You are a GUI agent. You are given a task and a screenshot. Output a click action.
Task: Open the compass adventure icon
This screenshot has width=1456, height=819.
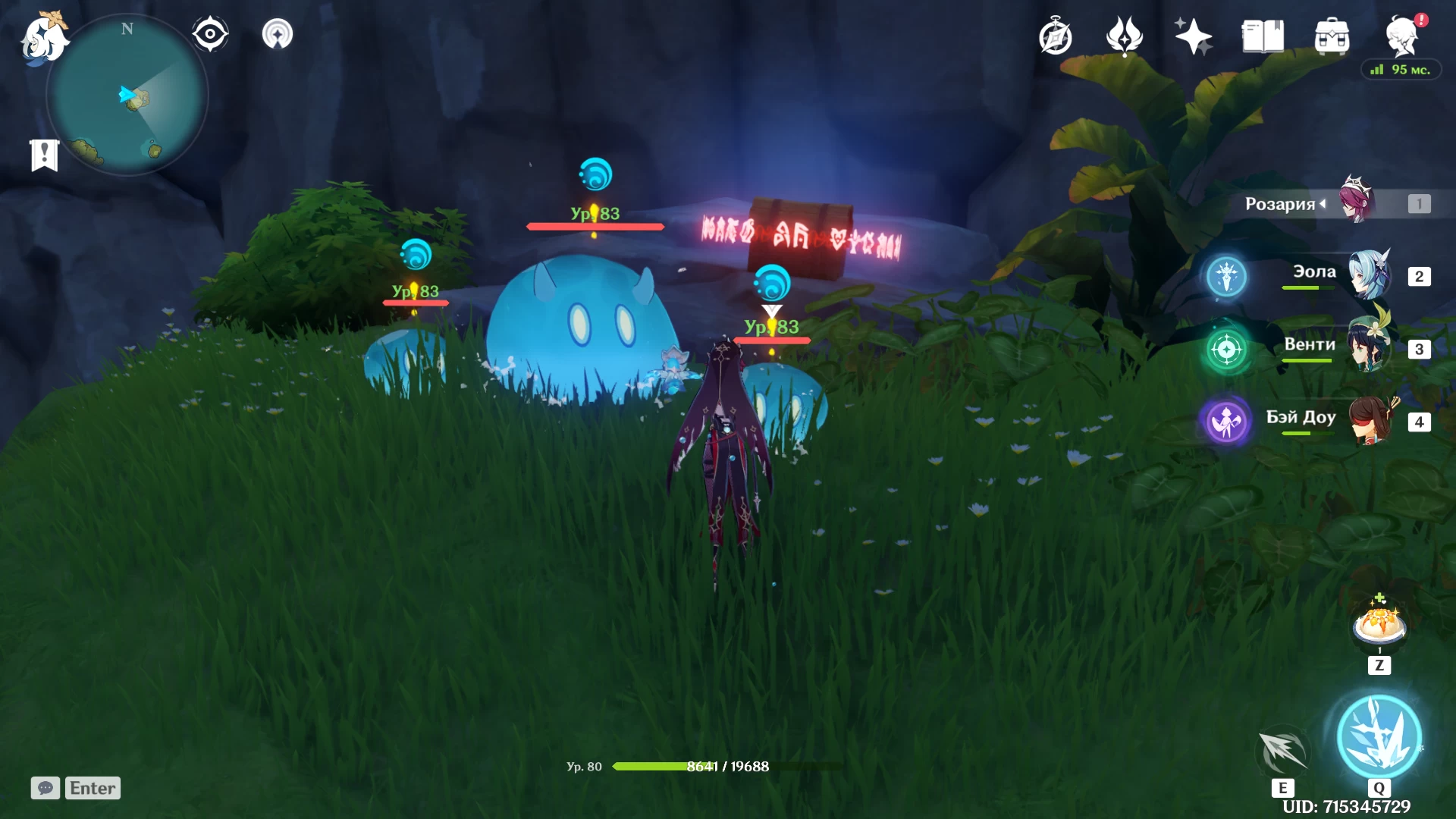pos(1056,37)
